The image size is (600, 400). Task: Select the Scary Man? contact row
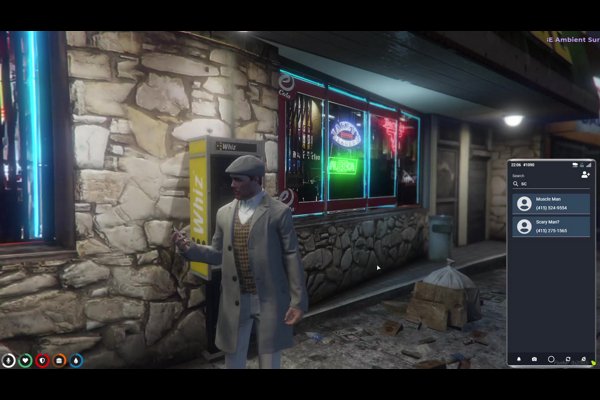551,226
